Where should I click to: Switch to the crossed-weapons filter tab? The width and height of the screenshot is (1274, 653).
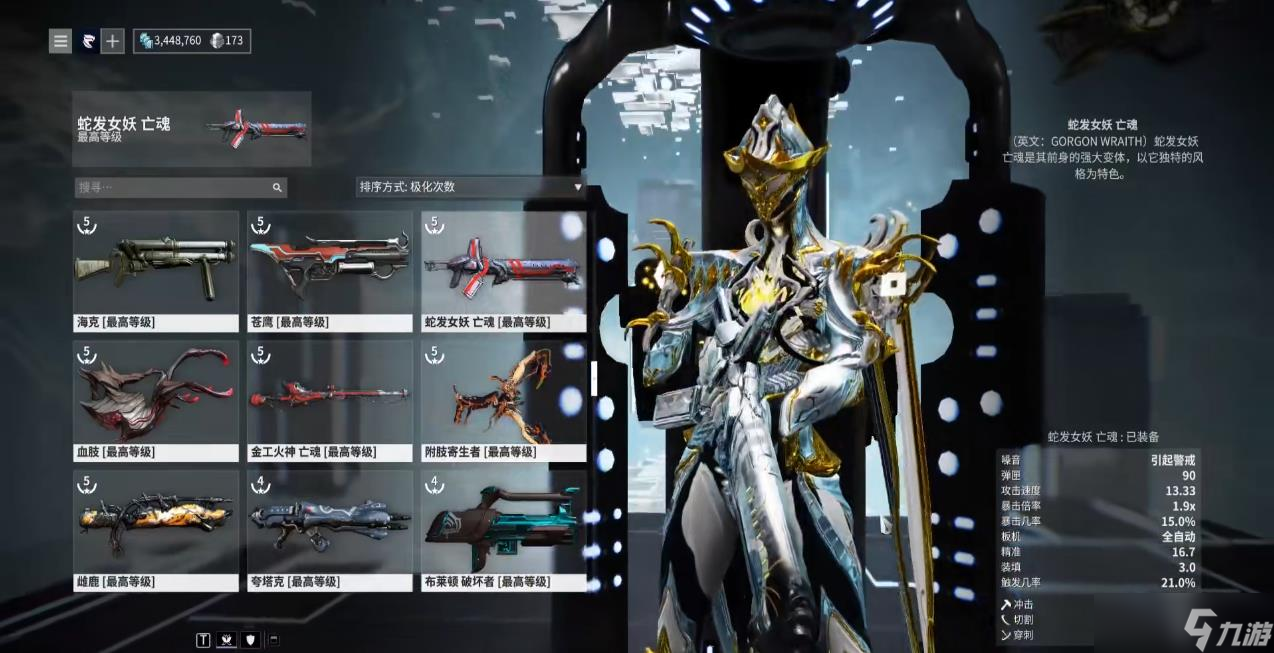[227, 640]
